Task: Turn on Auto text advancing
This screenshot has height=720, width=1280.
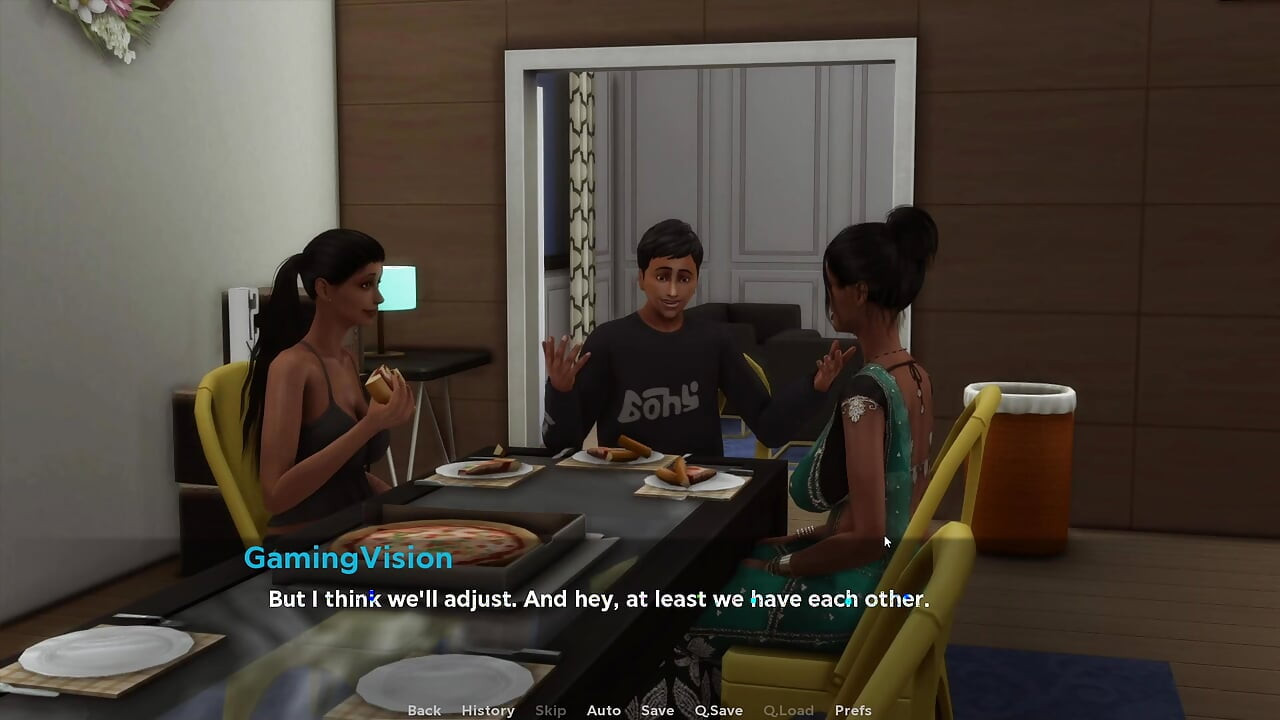Action: click(x=604, y=710)
